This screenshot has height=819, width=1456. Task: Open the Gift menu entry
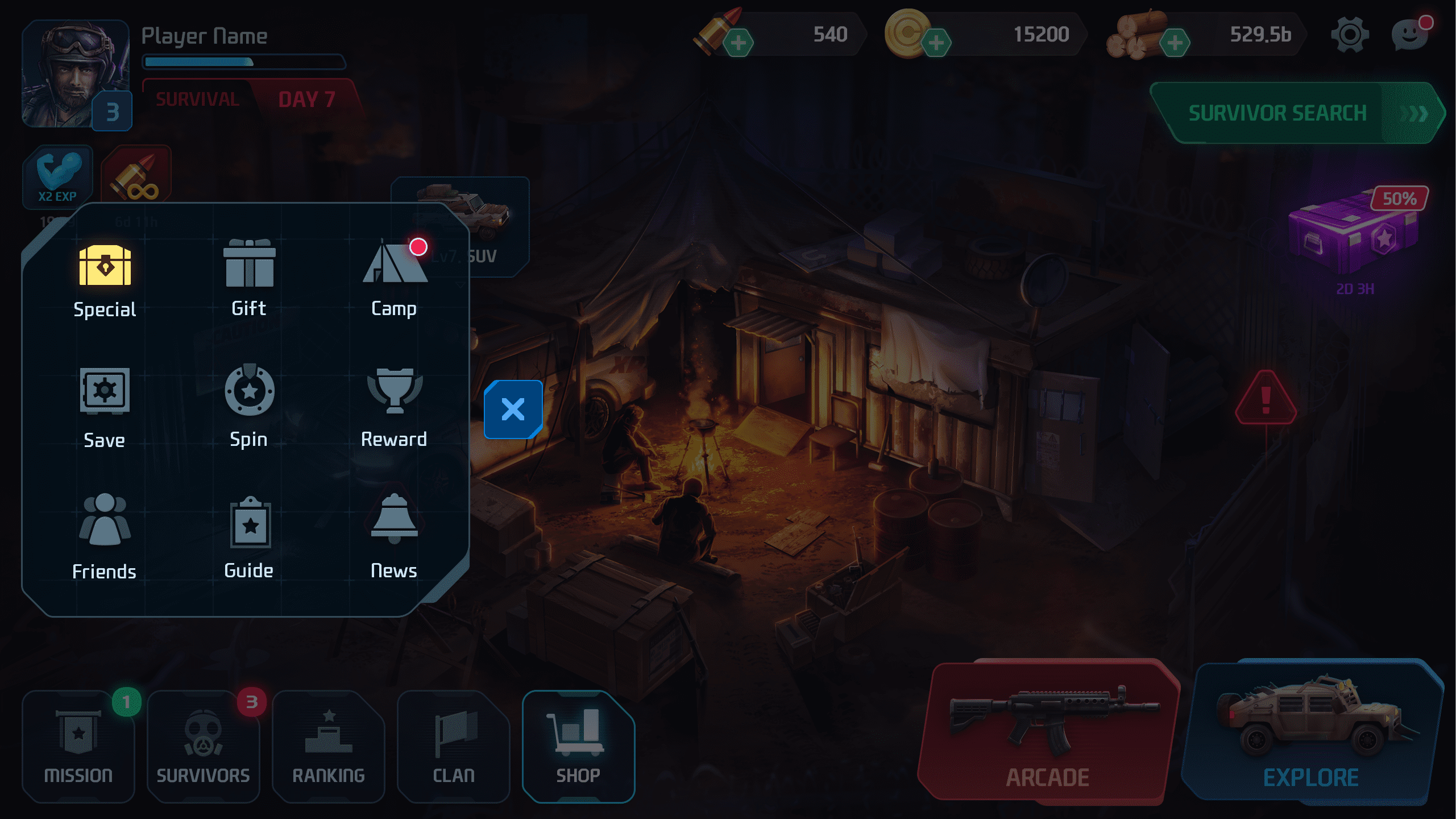[x=249, y=279]
